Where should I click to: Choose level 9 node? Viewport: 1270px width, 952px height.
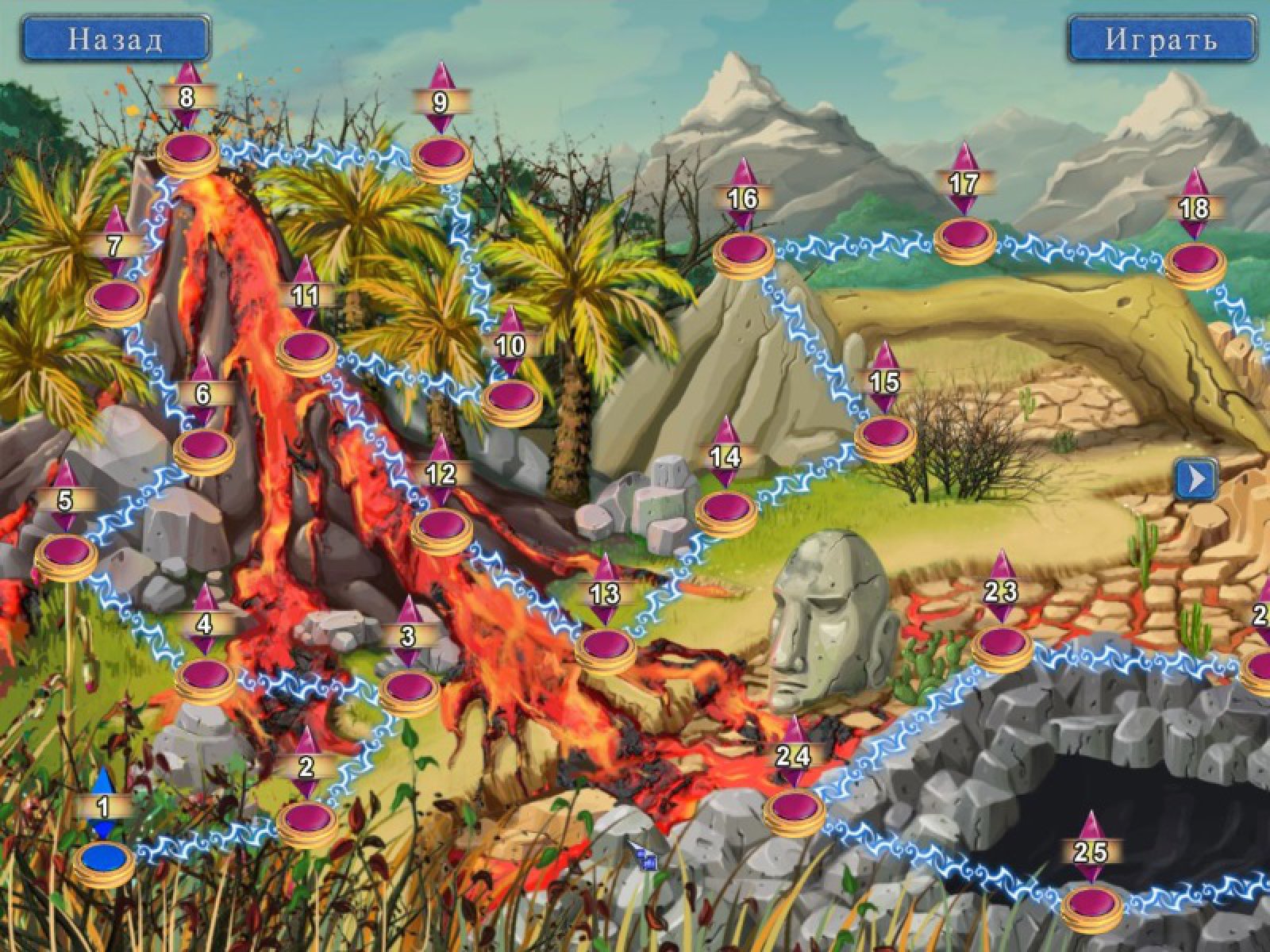(442, 153)
